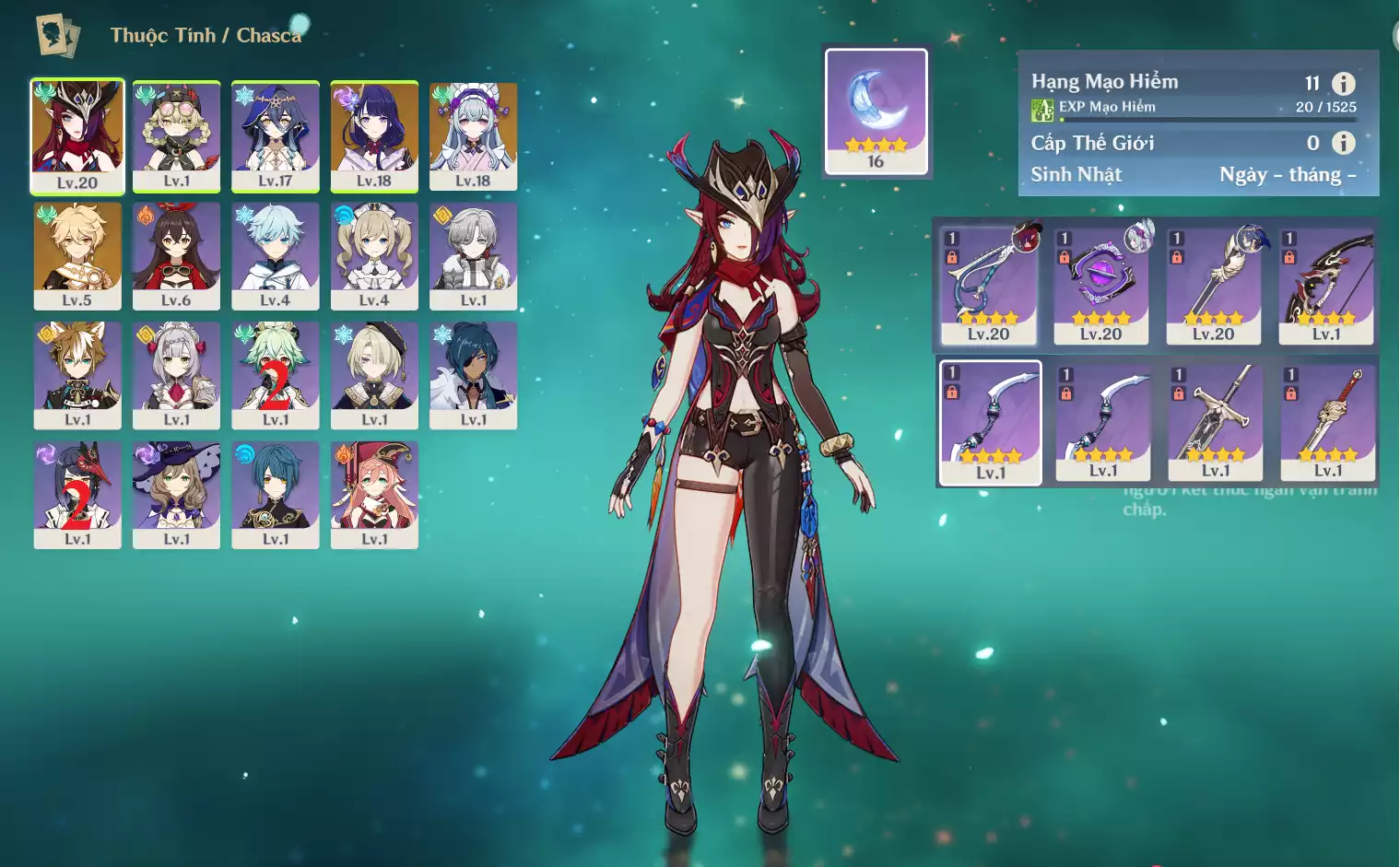The width and height of the screenshot is (1400, 867).
Task: Pick the Raiden Shogun Lv.18 card
Action: [x=374, y=135]
